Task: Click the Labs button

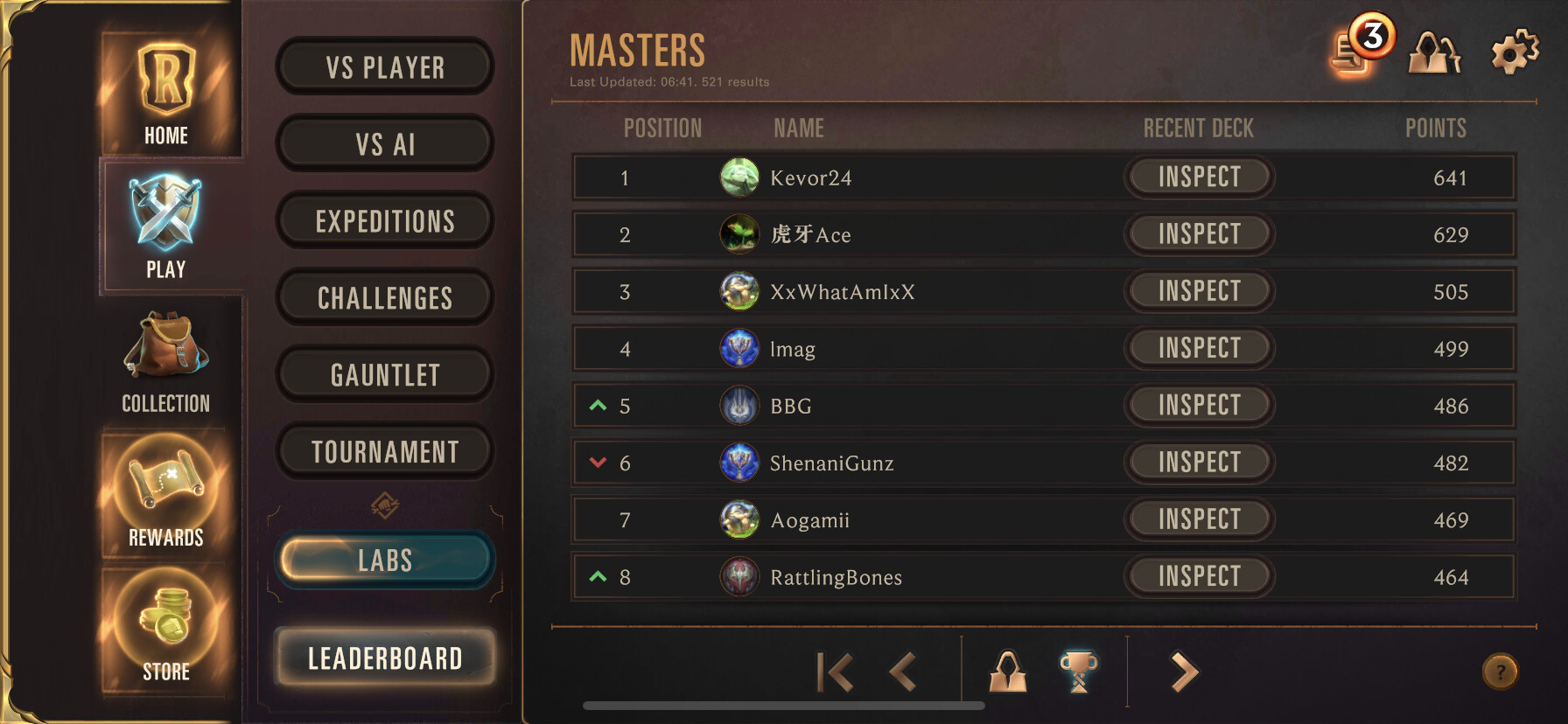Action: (385, 560)
